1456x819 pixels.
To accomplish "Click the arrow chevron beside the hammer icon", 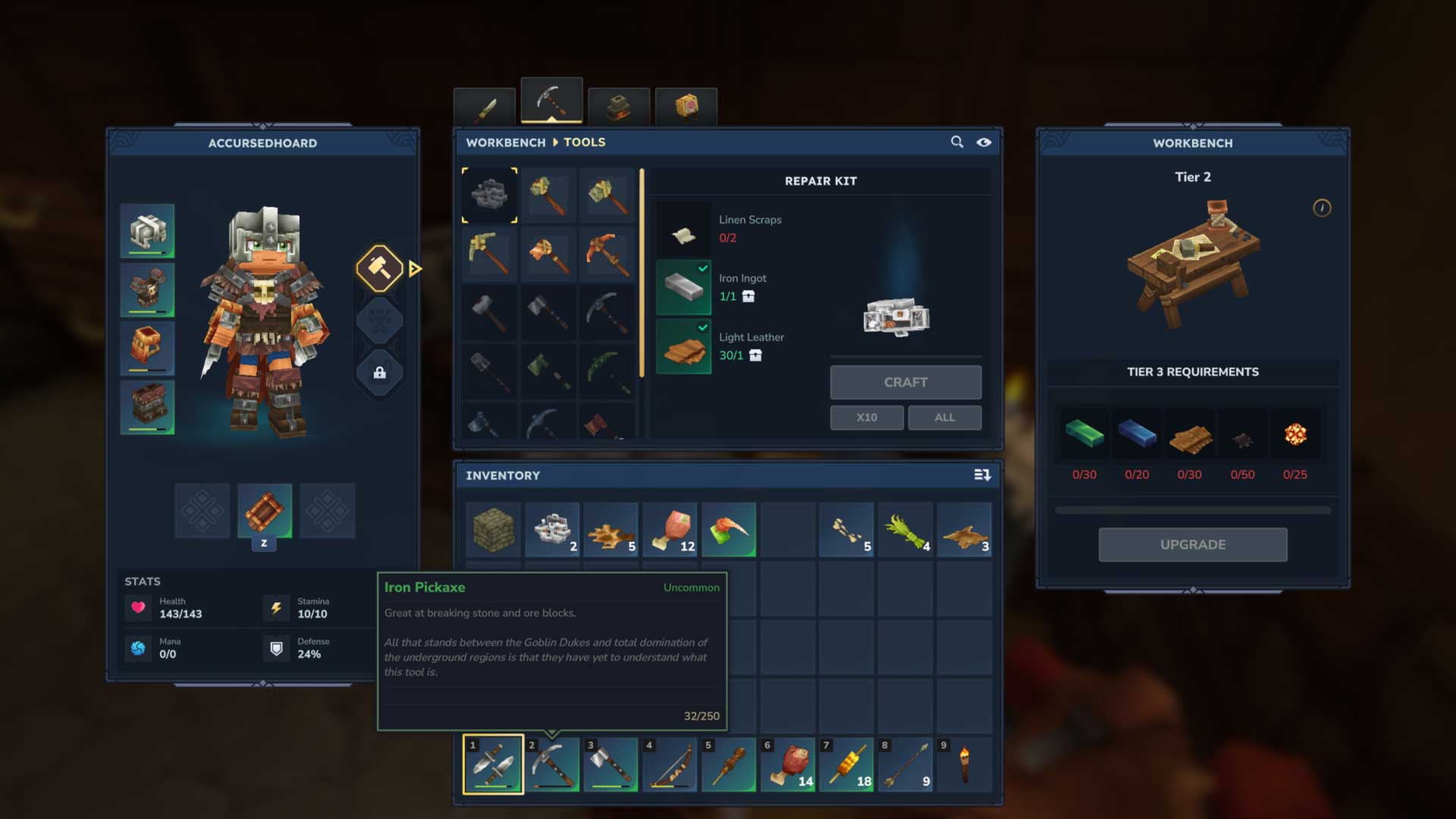I will [x=413, y=268].
